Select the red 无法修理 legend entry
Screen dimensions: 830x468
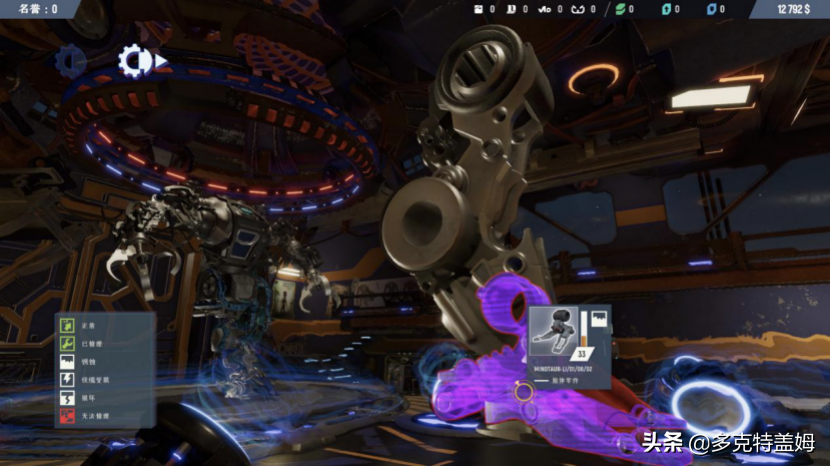pyautogui.click(x=69, y=415)
